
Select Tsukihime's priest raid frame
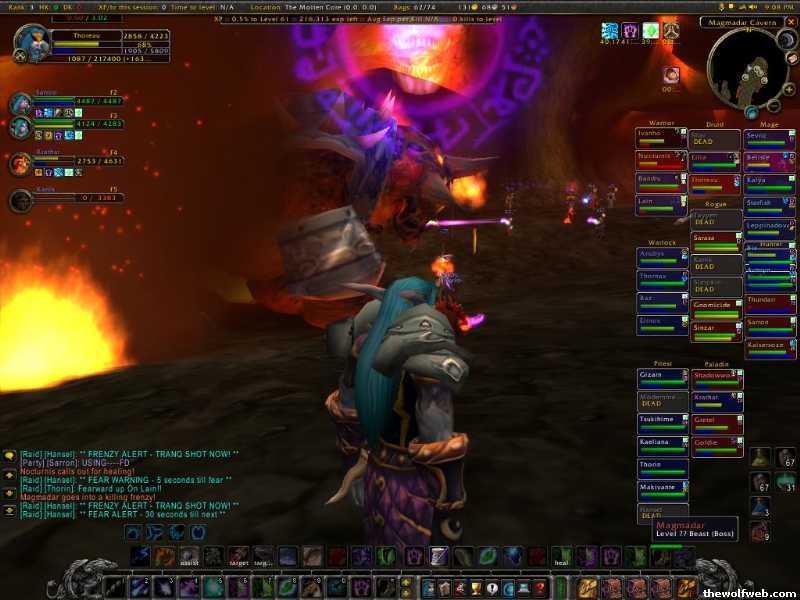[x=662, y=423]
